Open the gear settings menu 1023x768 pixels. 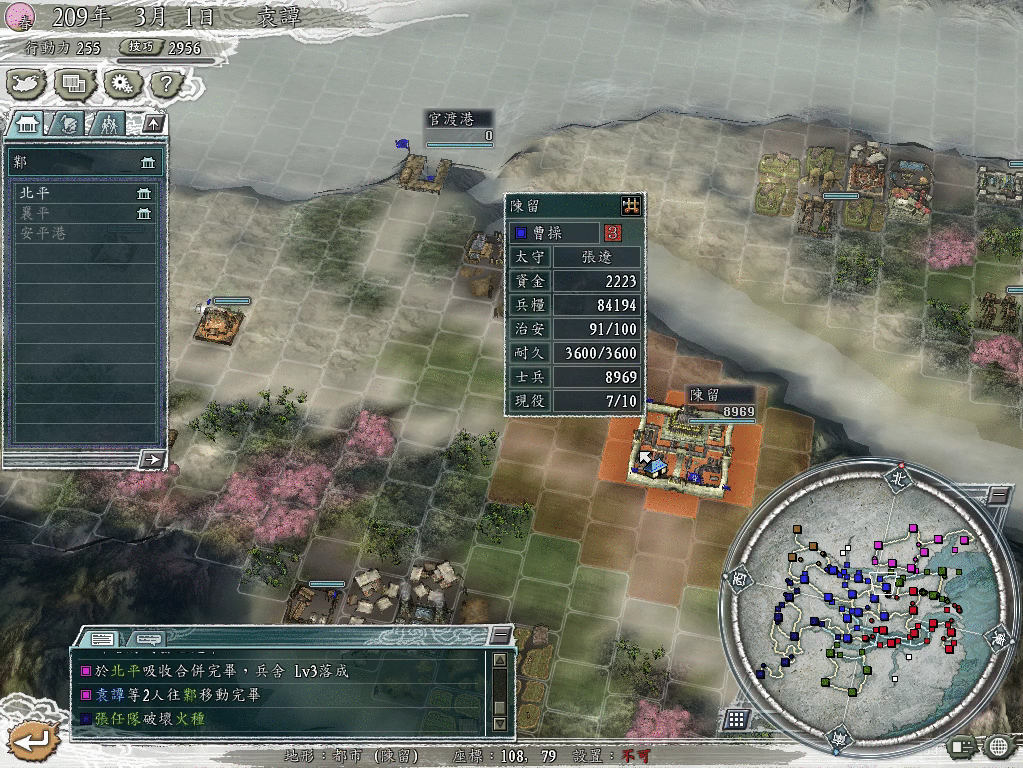(122, 84)
